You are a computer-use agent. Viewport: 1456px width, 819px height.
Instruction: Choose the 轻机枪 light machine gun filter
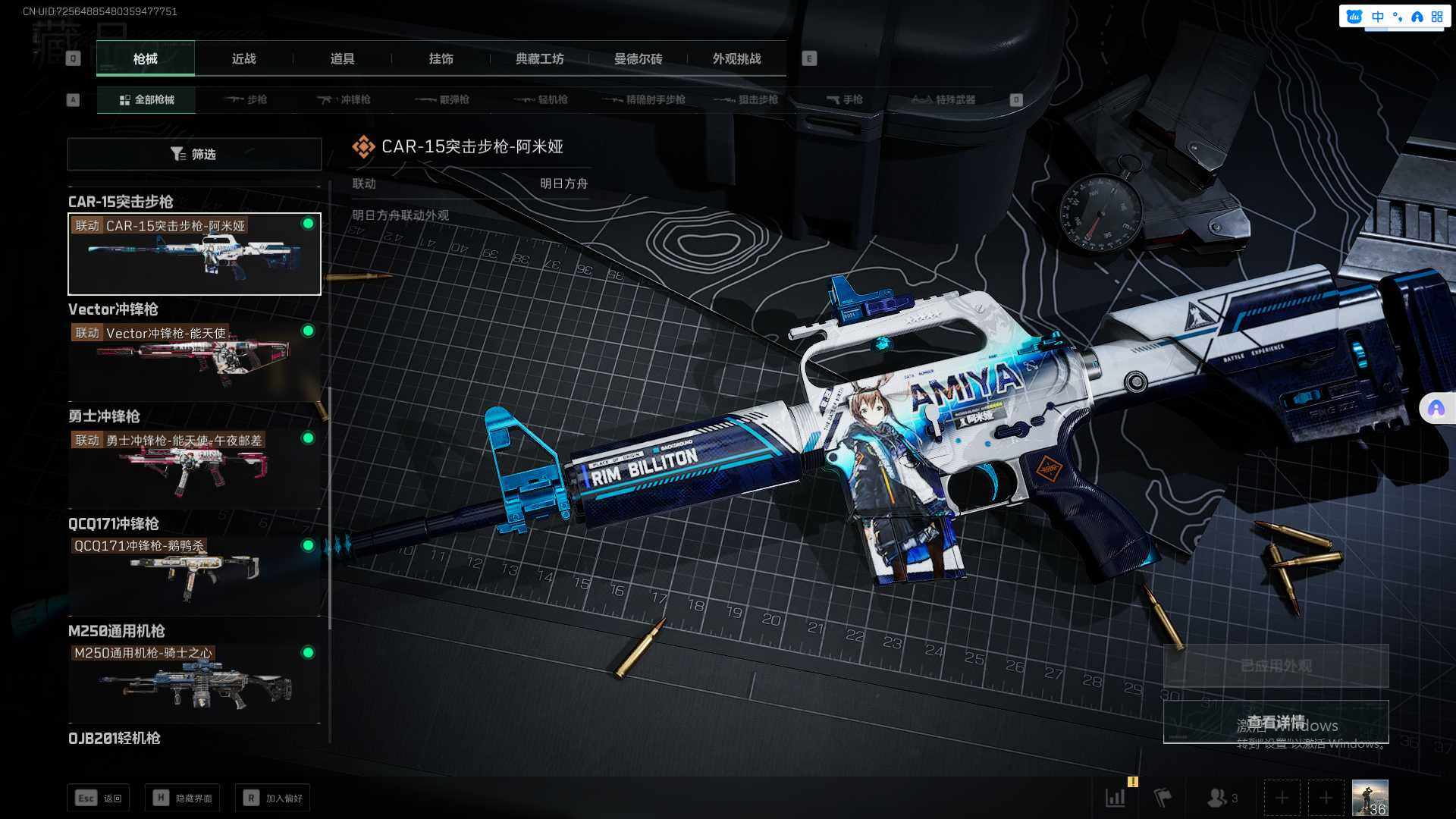541,99
